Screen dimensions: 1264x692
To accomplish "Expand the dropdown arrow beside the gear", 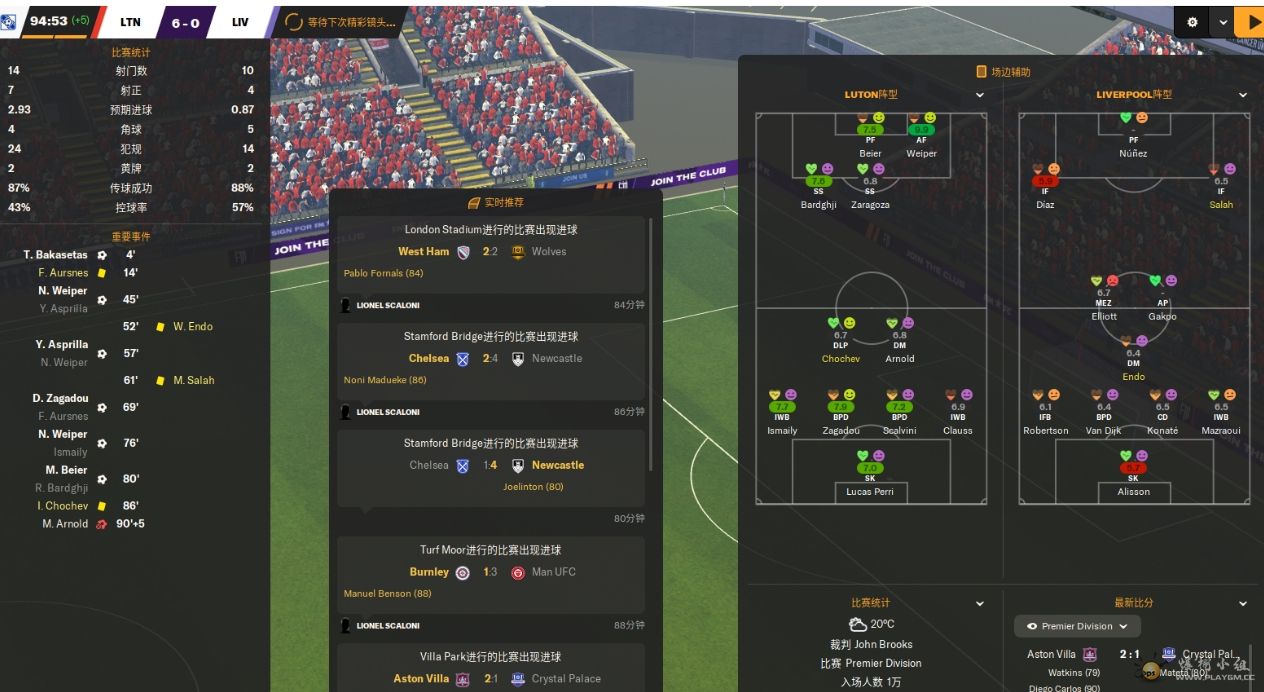I will tap(1223, 22).
